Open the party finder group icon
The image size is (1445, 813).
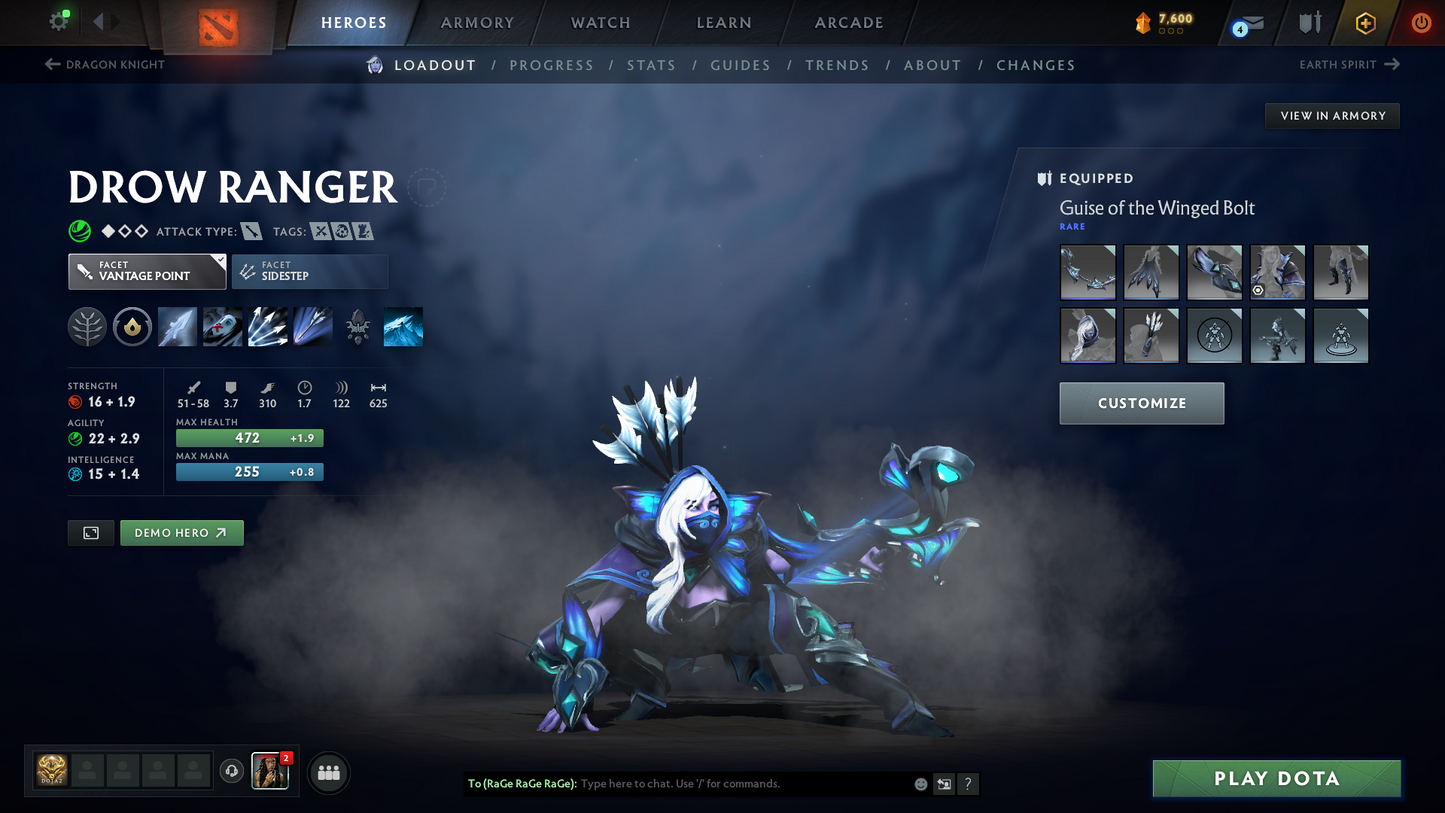(328, 772)
